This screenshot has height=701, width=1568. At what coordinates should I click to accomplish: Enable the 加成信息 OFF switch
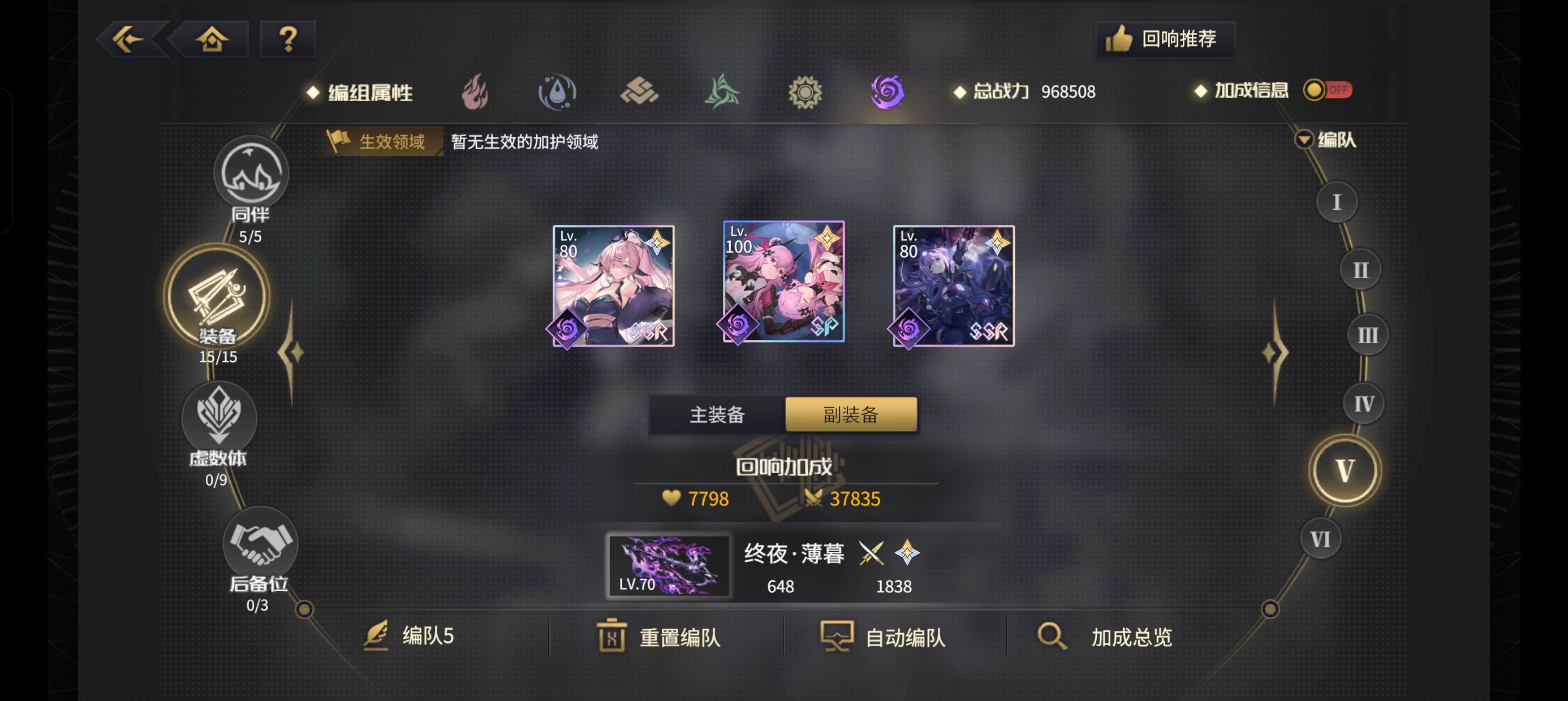tap(1328, 90)
